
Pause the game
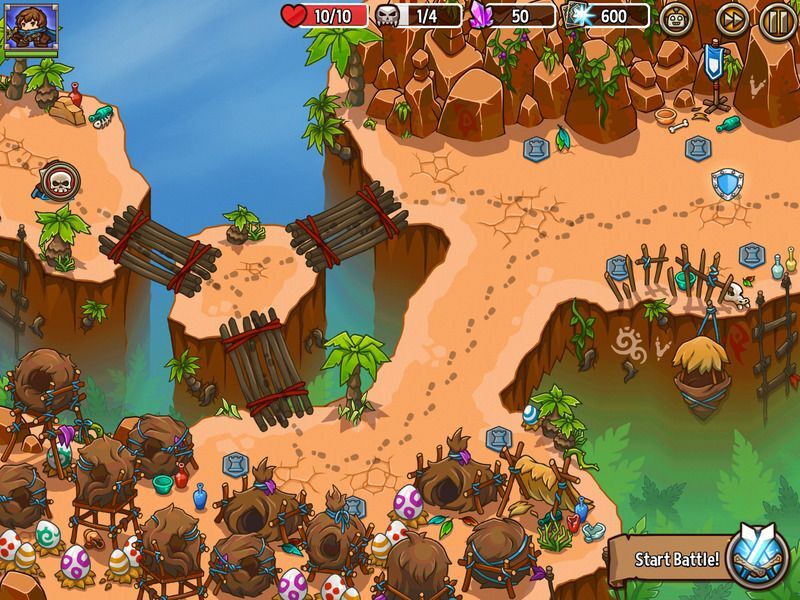[776, 19]
